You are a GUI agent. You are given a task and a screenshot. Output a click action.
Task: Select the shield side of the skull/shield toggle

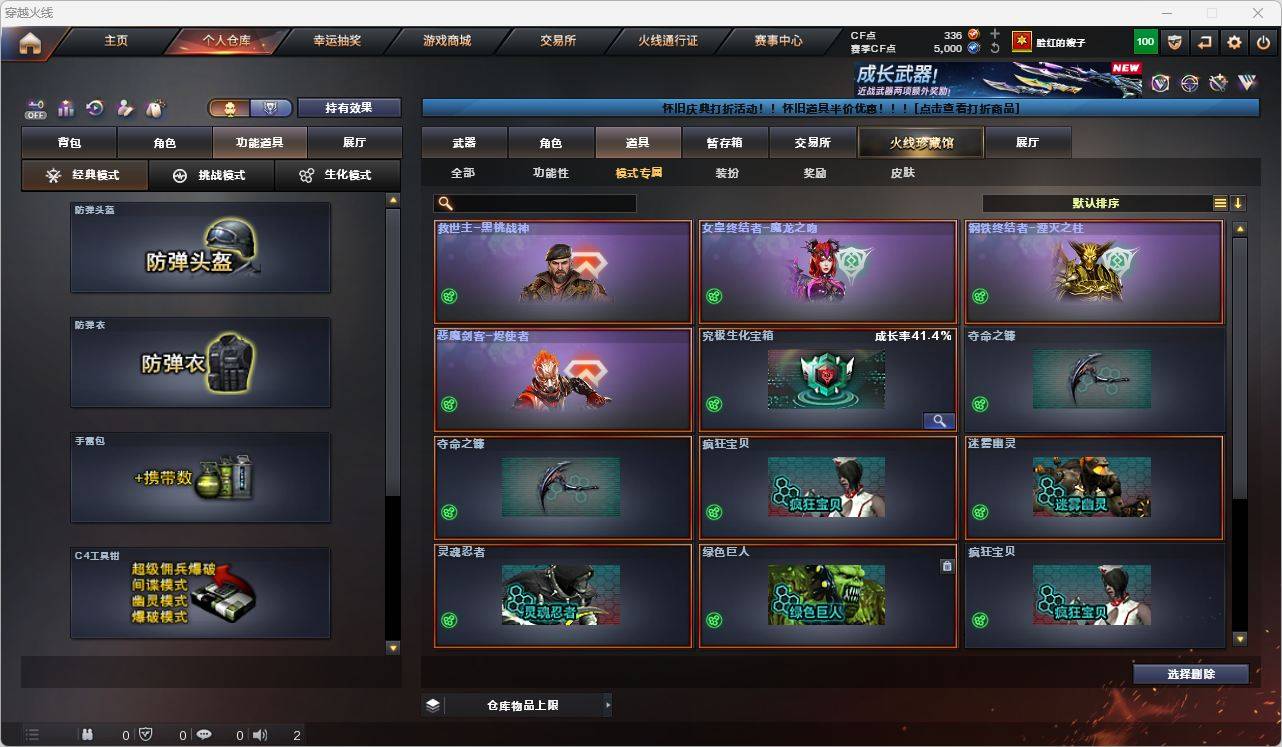(x=269, y=107)
